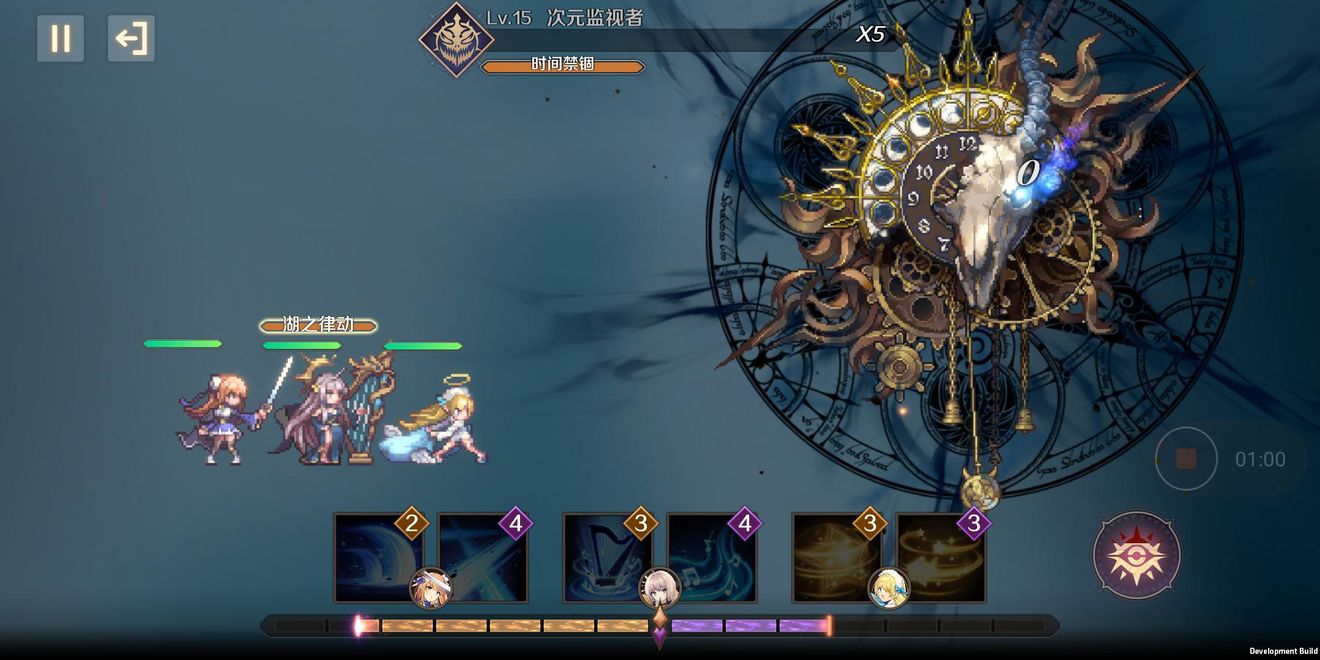The height and width of the screenshot is (660, 1320).
Task: Select the blonde angel character portrait
Action: [888, 588]
